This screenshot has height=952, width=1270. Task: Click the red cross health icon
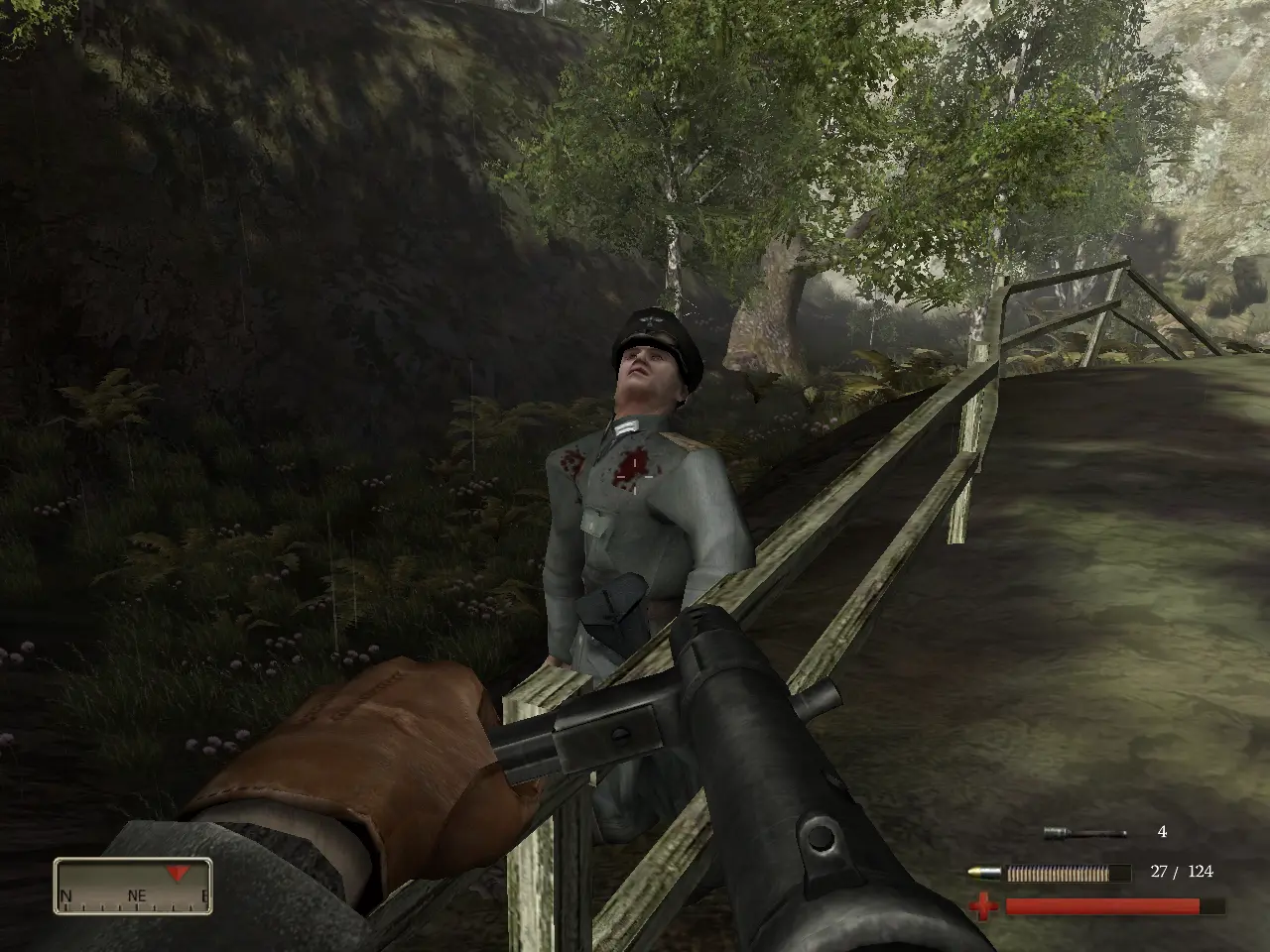tap(983, 905)
